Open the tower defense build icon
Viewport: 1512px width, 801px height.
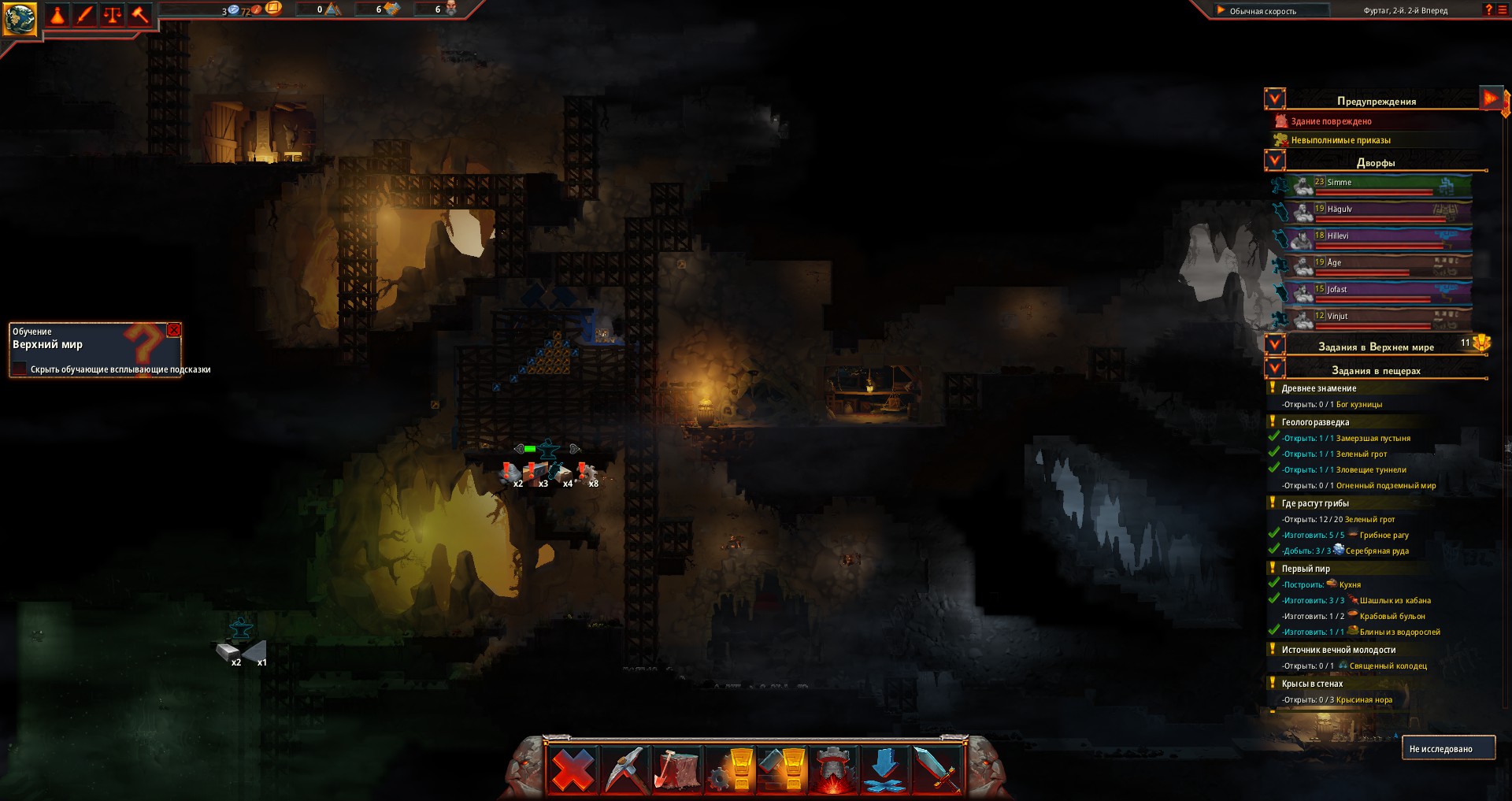tap(833, 770)
